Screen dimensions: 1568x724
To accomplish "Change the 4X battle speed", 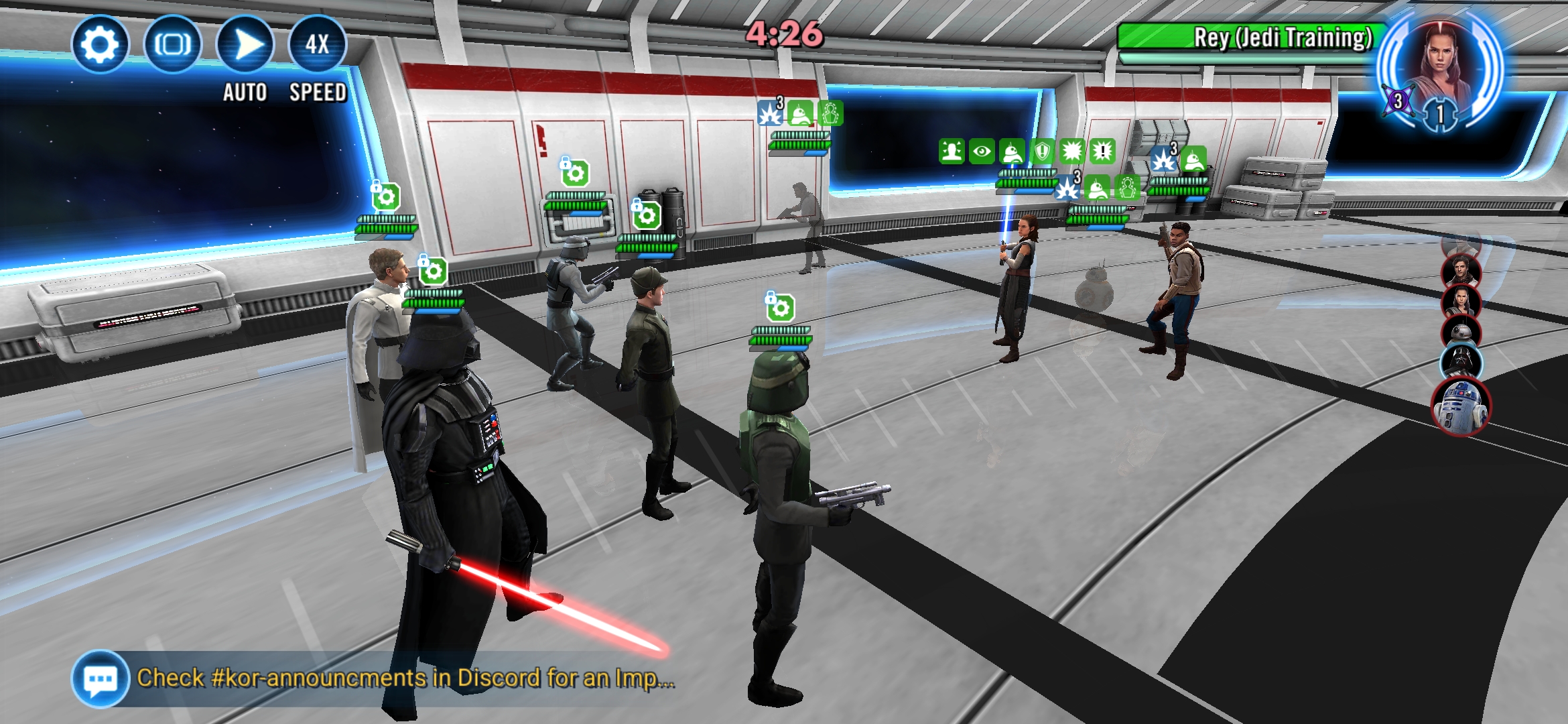I will point(317,44).
